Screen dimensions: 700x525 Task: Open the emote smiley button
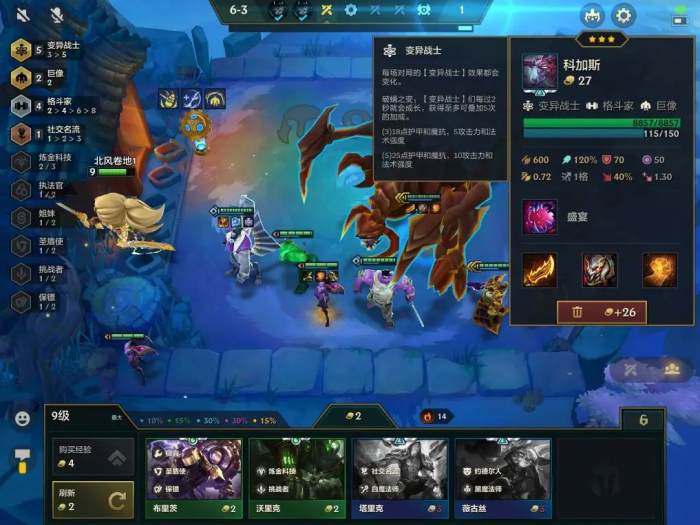coord(22,418)
